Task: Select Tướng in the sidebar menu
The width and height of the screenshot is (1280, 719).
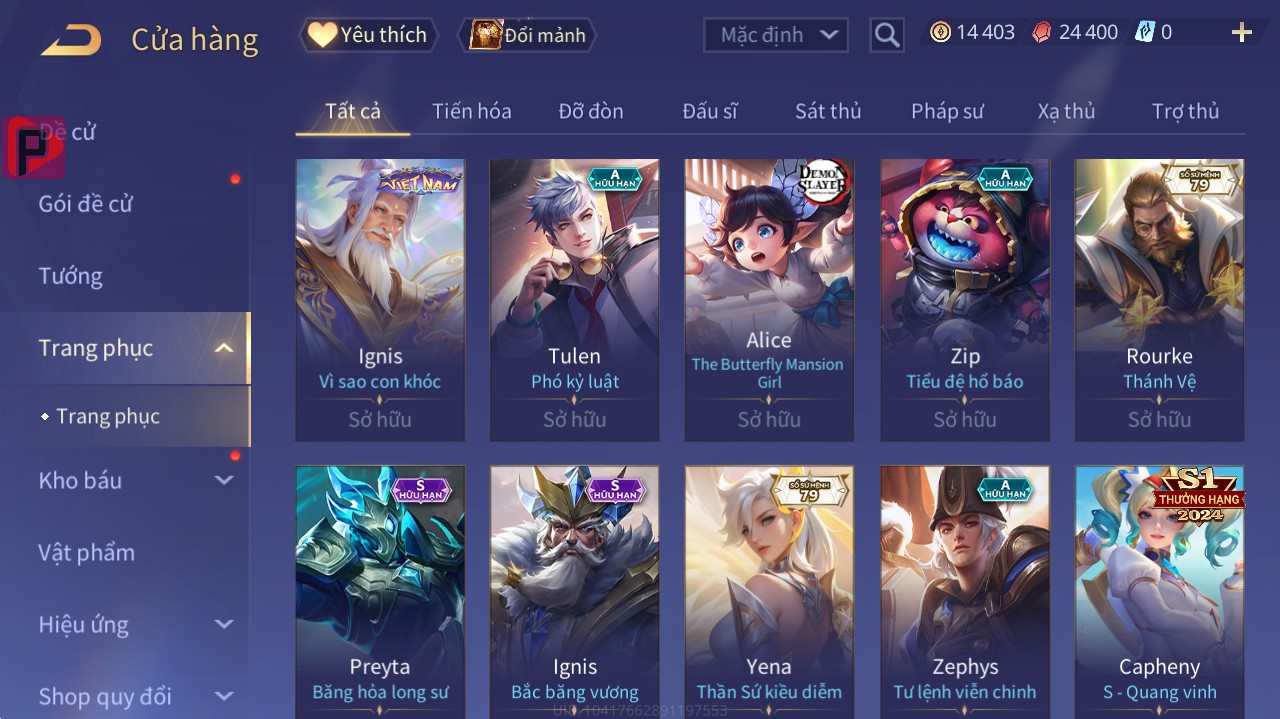Action: tap(71, 276)
